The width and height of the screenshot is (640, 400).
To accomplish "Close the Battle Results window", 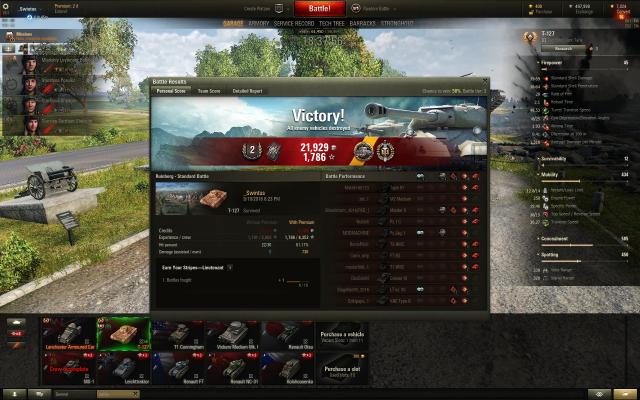I will coord(485,80).
